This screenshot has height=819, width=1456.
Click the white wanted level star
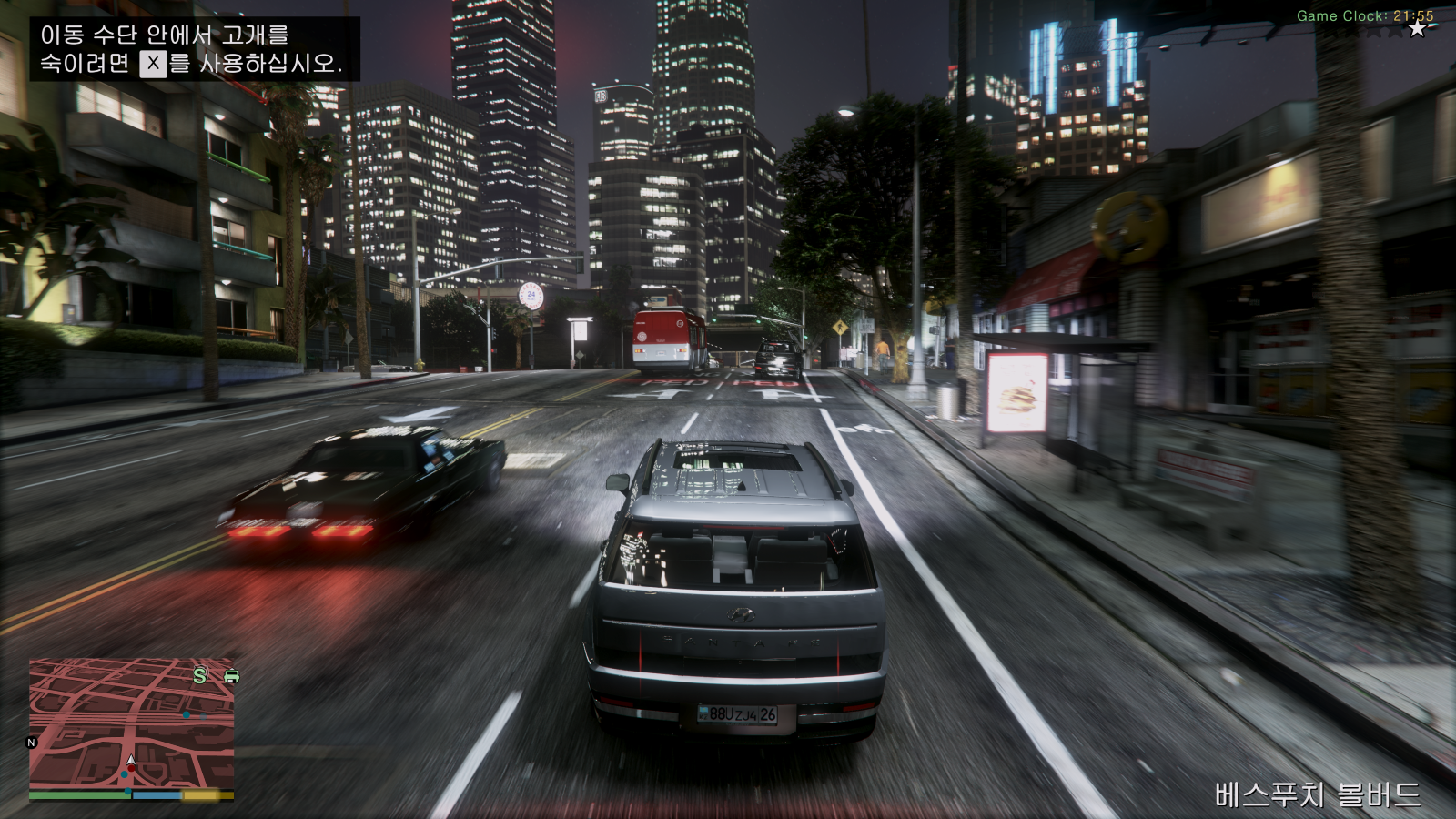pyautogui.click(x=1417, y=30)
